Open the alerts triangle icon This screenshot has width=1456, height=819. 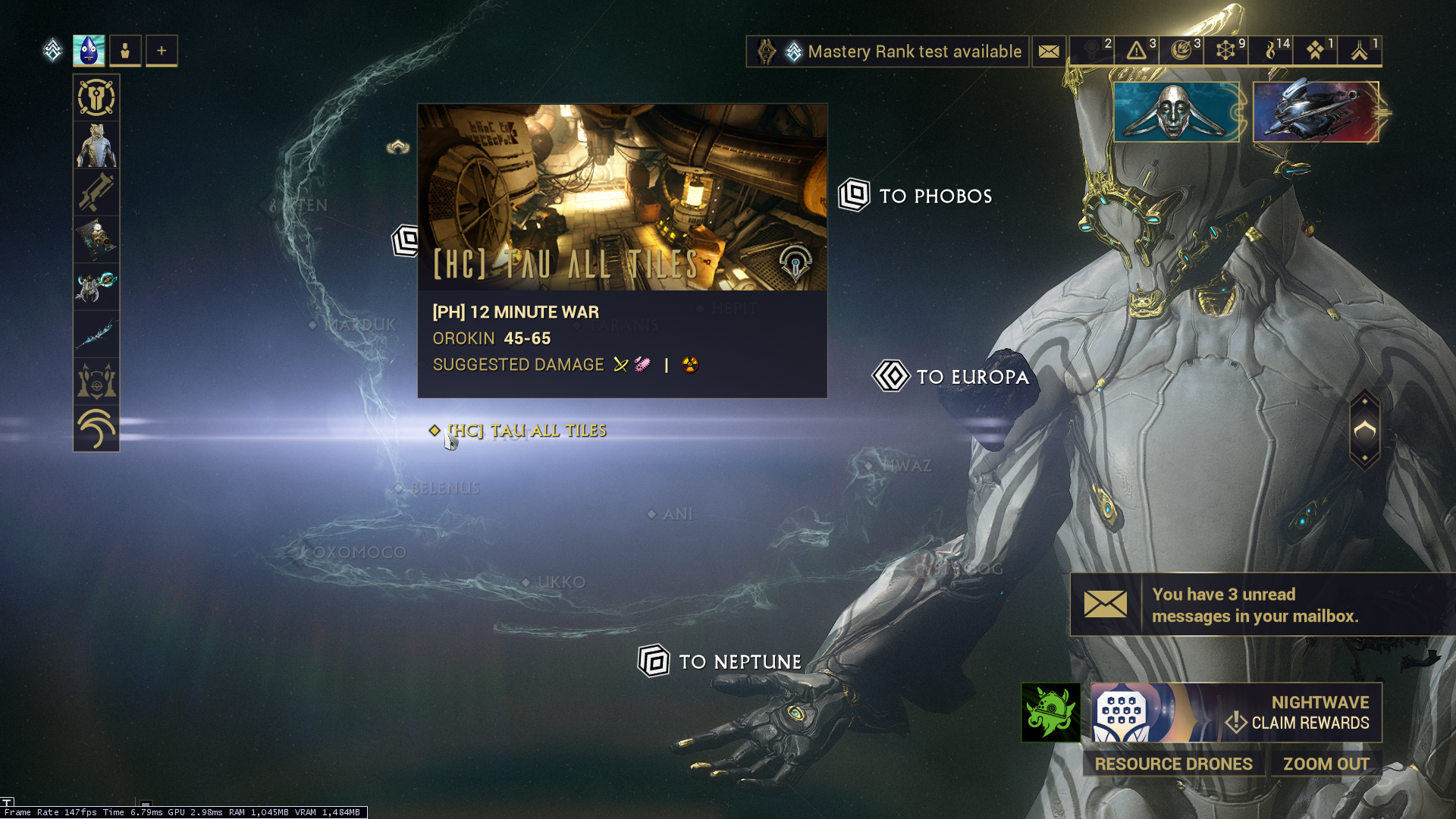coord(1137,51)
